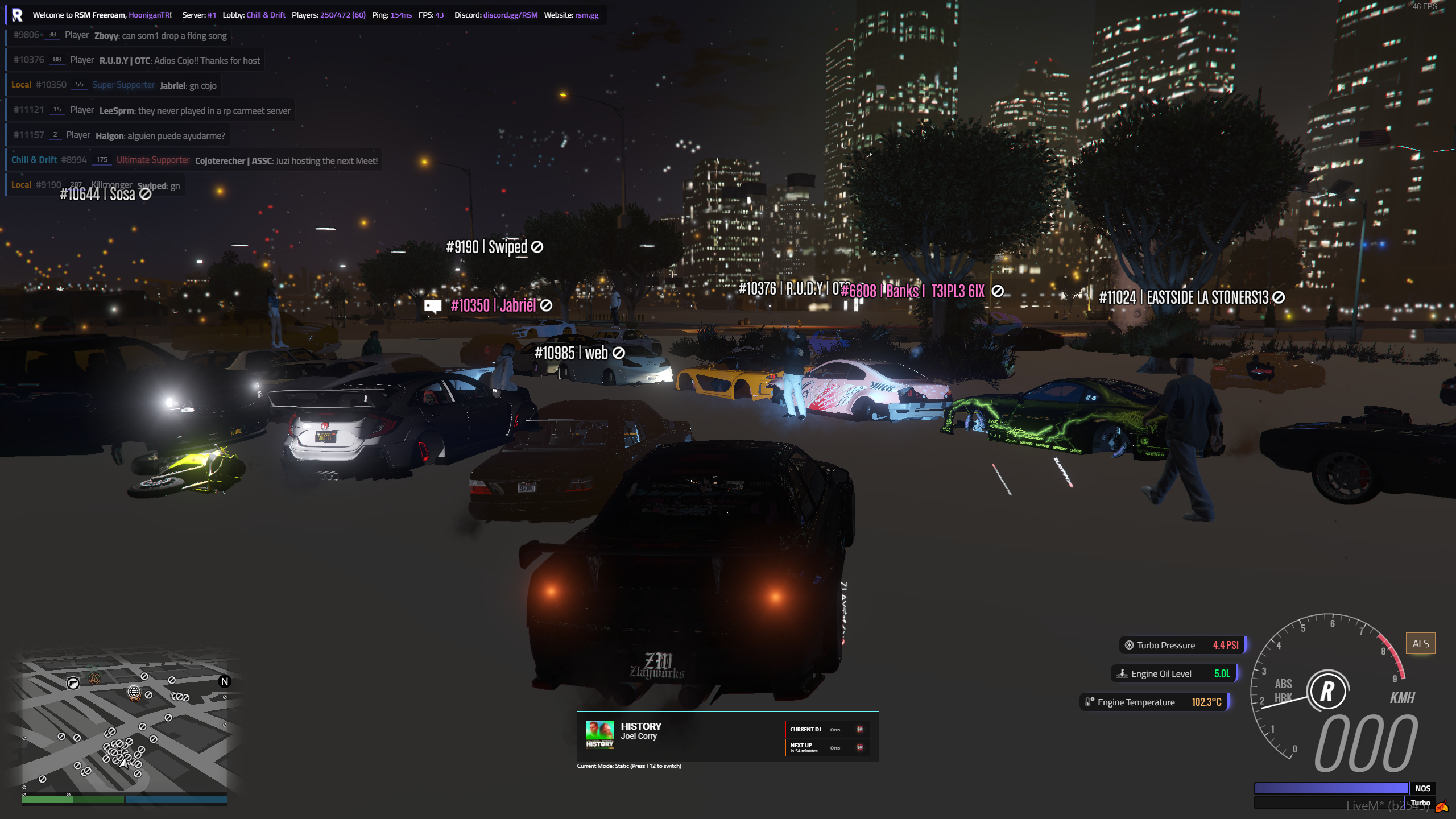Open the discord.gg/RSM link
The width and height of the screenshot is (1456, 819).
(x=510, y=15)
